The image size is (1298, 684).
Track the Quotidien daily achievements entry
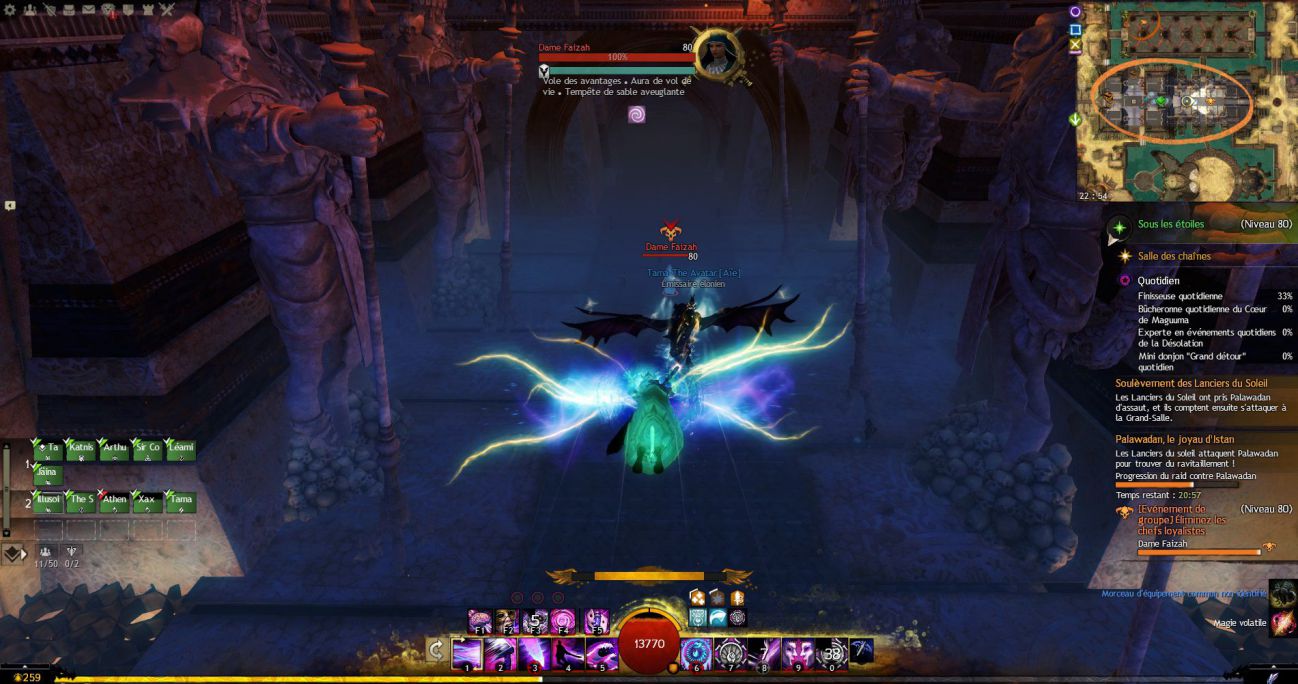pyautogui.click(x=1159, y=281)
